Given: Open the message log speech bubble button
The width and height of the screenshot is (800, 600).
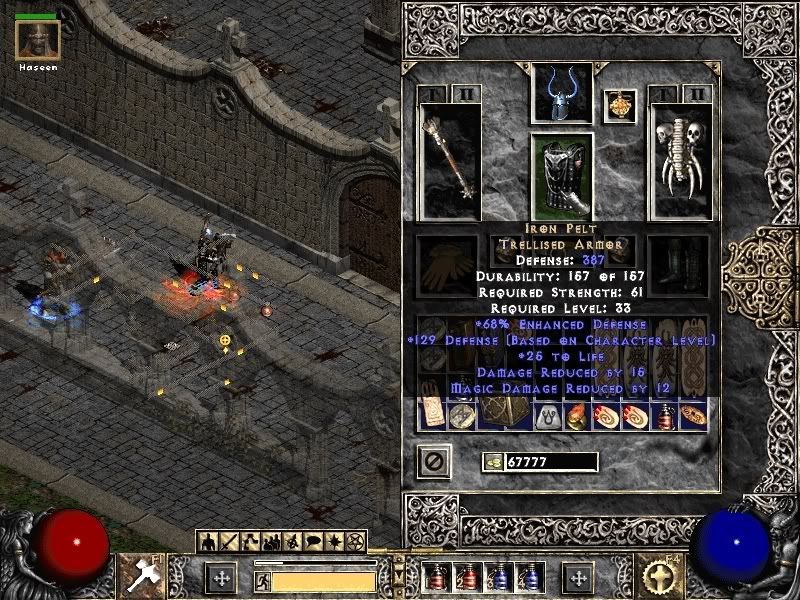Looking at the screenshot, I should pos(312,542).
